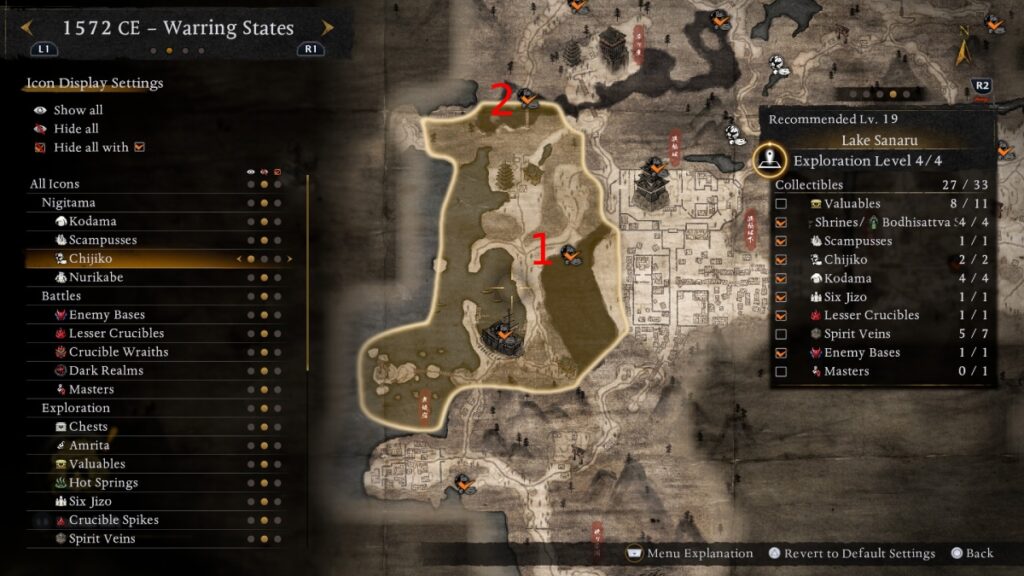The image size is (1024, 576).
Task: Click the Lake Sanaru exploration level icon
Action: coord(768,159)
